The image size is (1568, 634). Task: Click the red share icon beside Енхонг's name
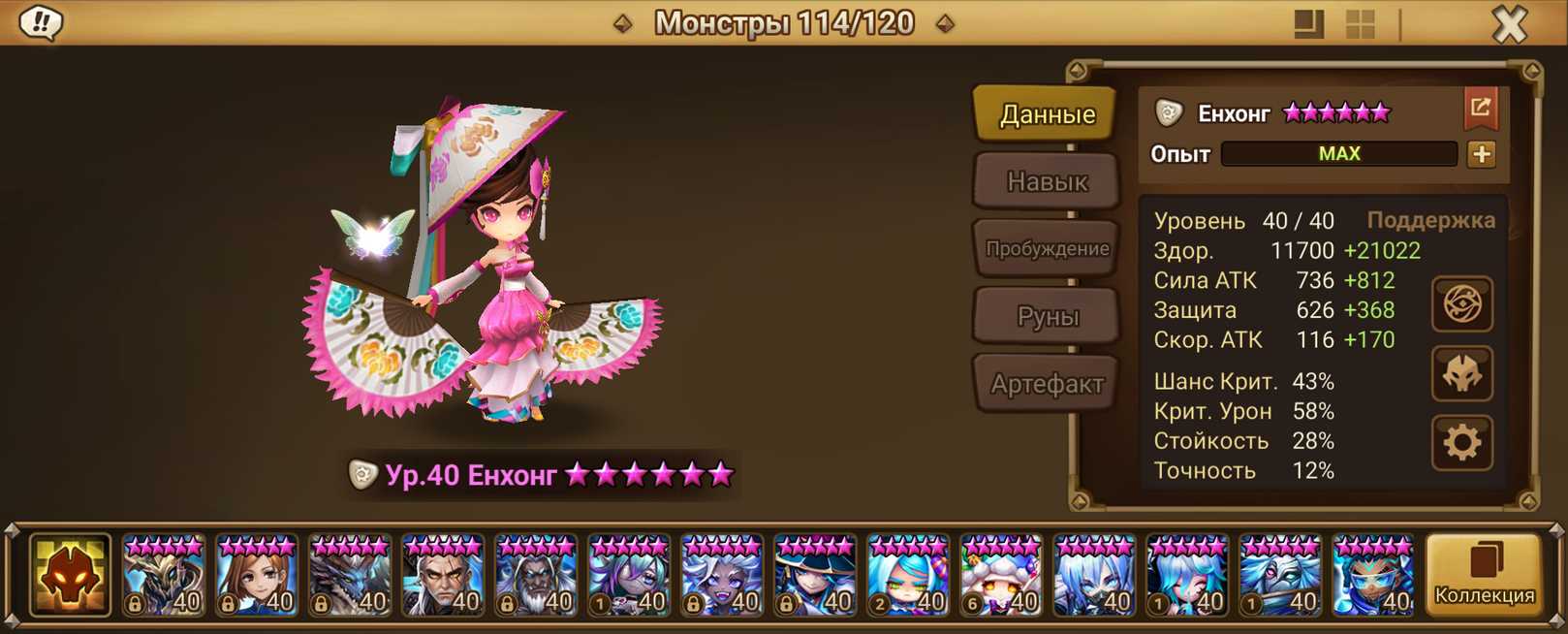pyautogui.click(x=1480, y=109)
